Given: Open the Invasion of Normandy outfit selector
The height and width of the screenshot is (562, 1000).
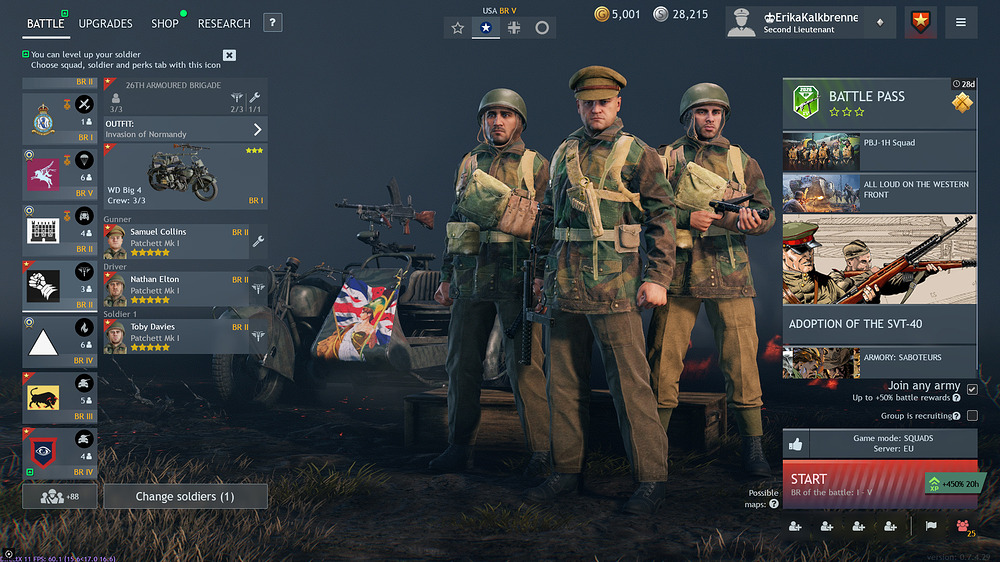Looking at the screenshot, I should (186, 129).
